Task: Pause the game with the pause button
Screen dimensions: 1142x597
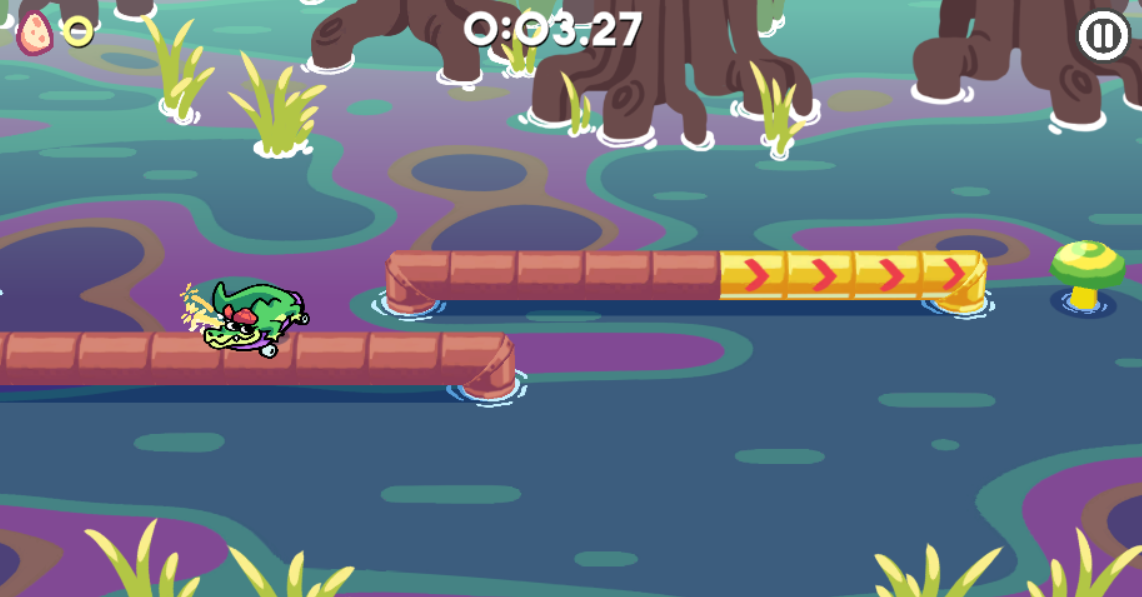Action: click(x=1102, y=37)
